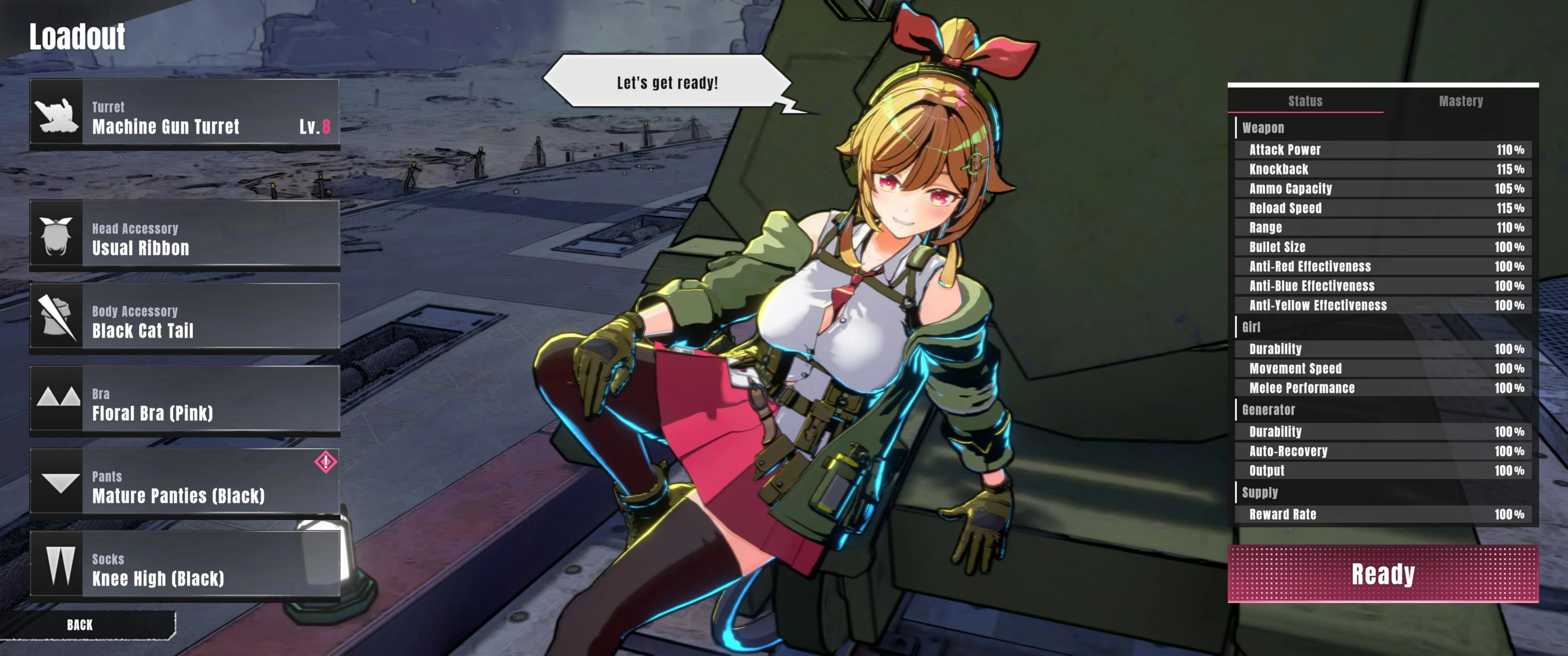The width and height of the screenshot is (1568, 656).
Task: Expand the Supply stats section
Action: coord(1260,492)
